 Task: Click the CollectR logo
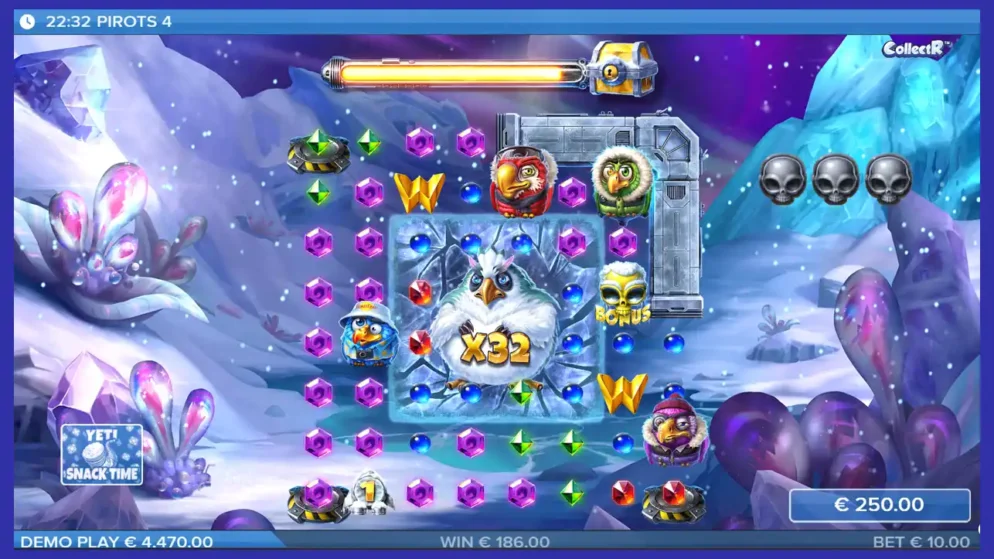pyautogui.click(x=917, y=48)
